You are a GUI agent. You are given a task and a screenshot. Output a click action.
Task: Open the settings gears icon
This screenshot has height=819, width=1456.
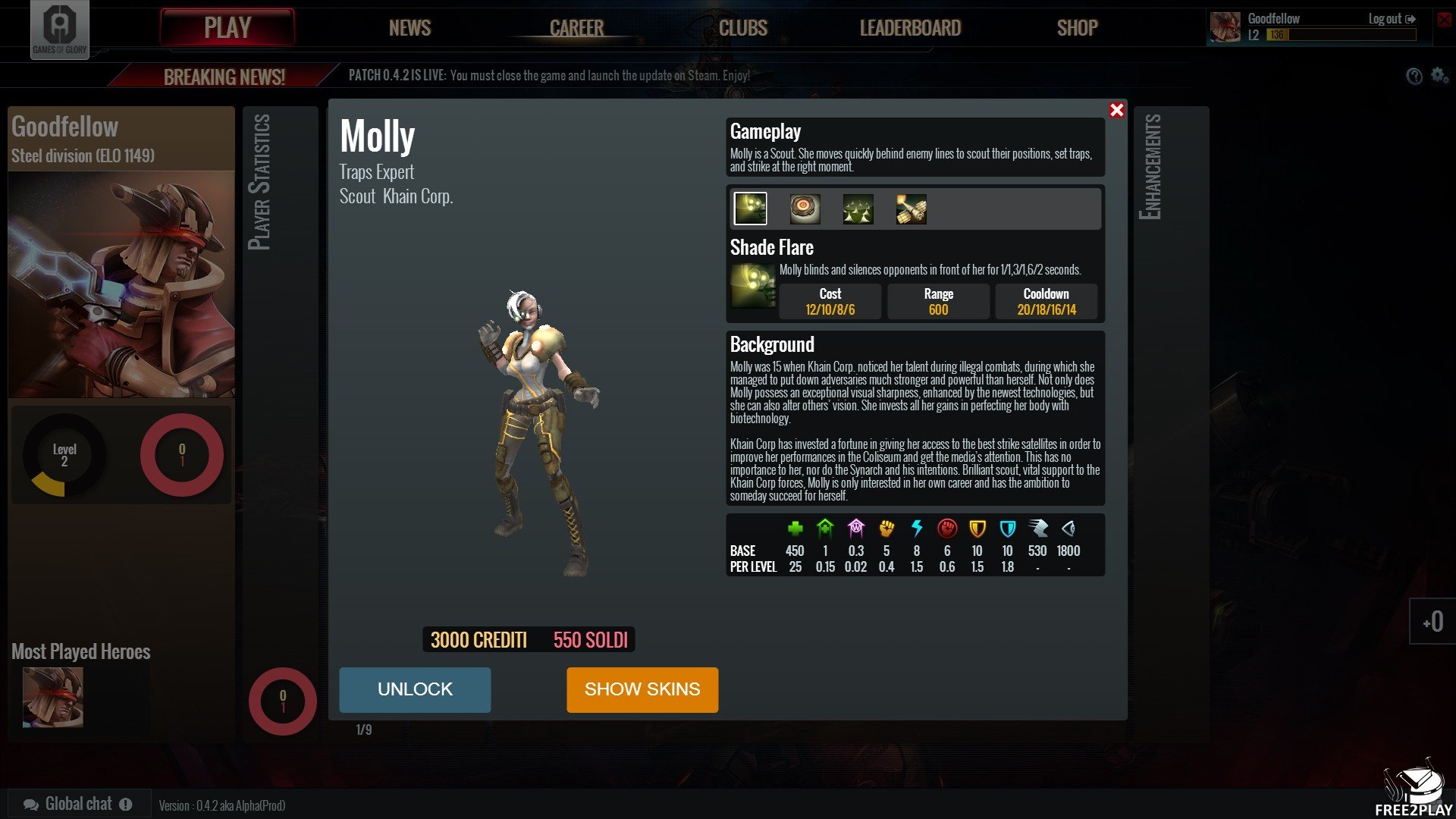coord(1439,76)
